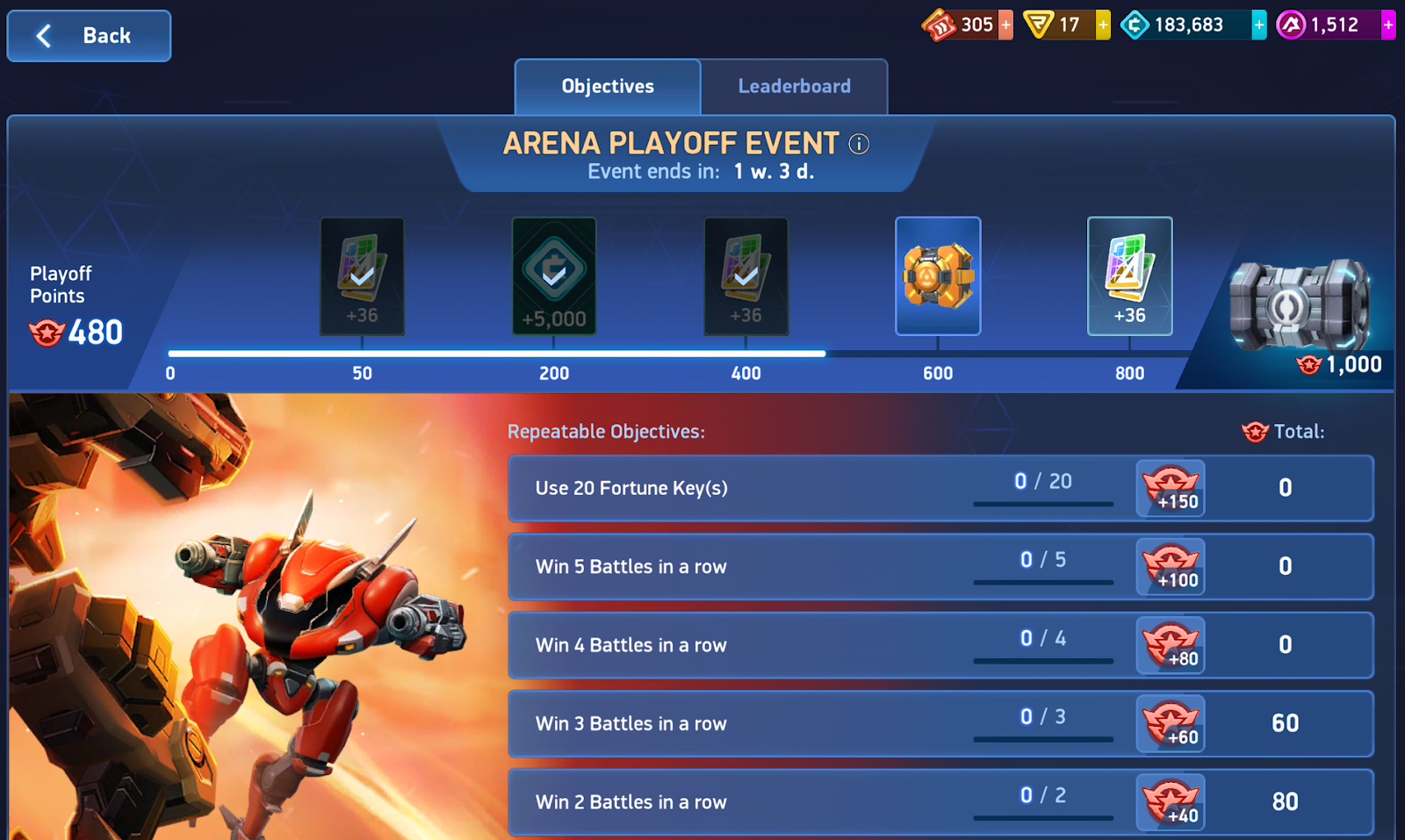This screenshot has height=840, width=1405.
Task: Click the gold keys currency icon
Action: coord(1038,25)
